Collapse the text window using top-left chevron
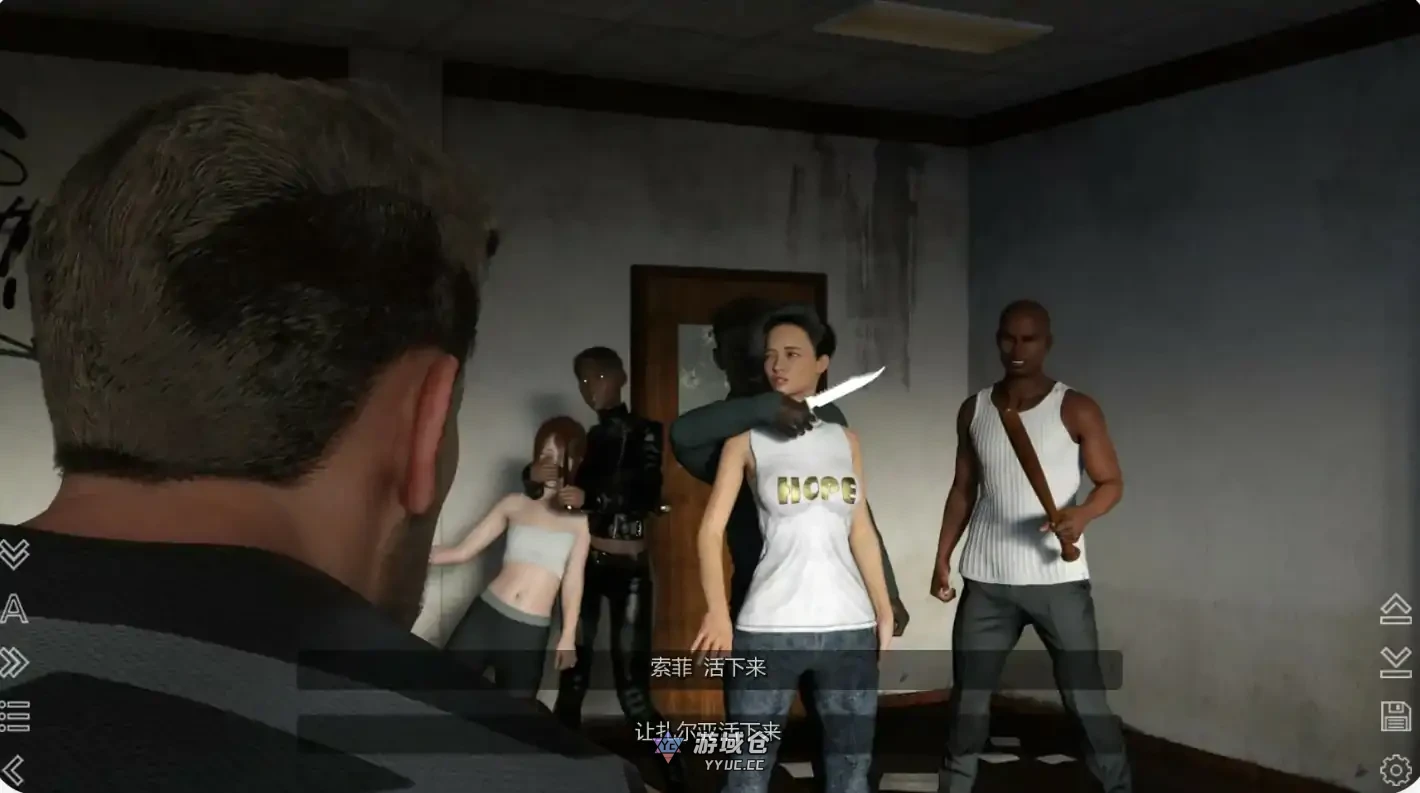The image size is (1420, 793). 14,556
